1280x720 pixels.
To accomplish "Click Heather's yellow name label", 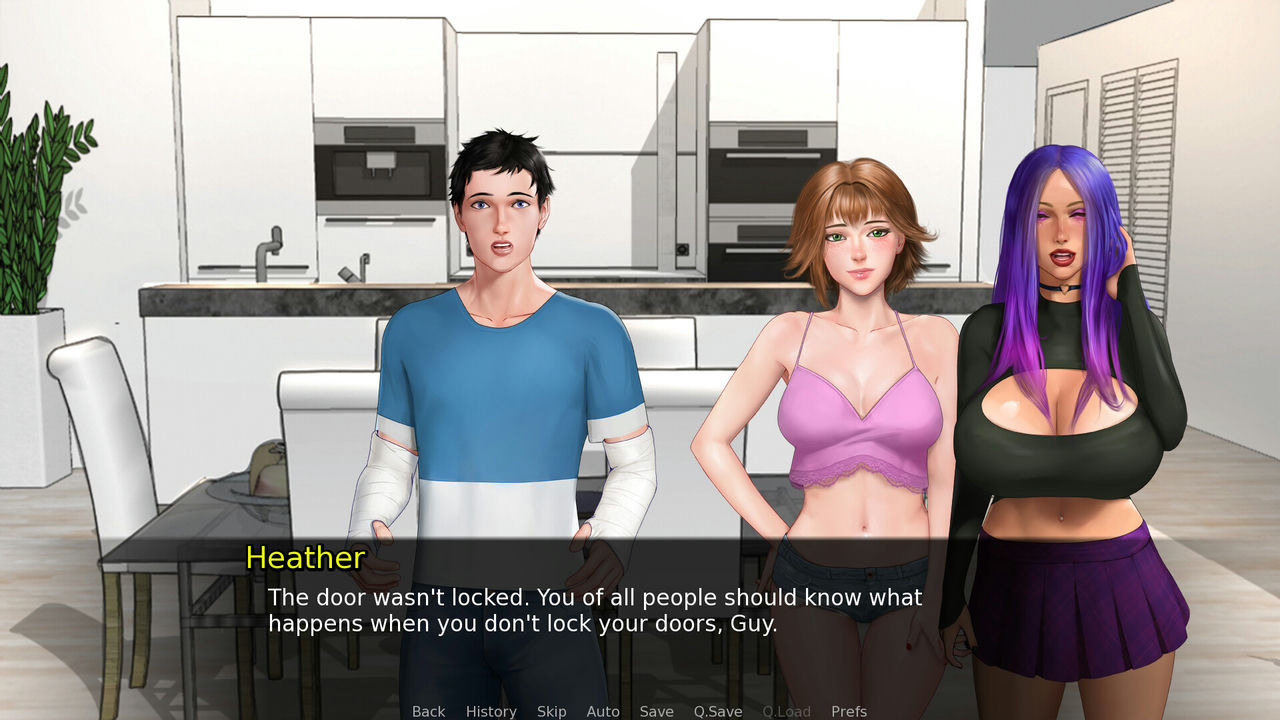I will (306, 559).
